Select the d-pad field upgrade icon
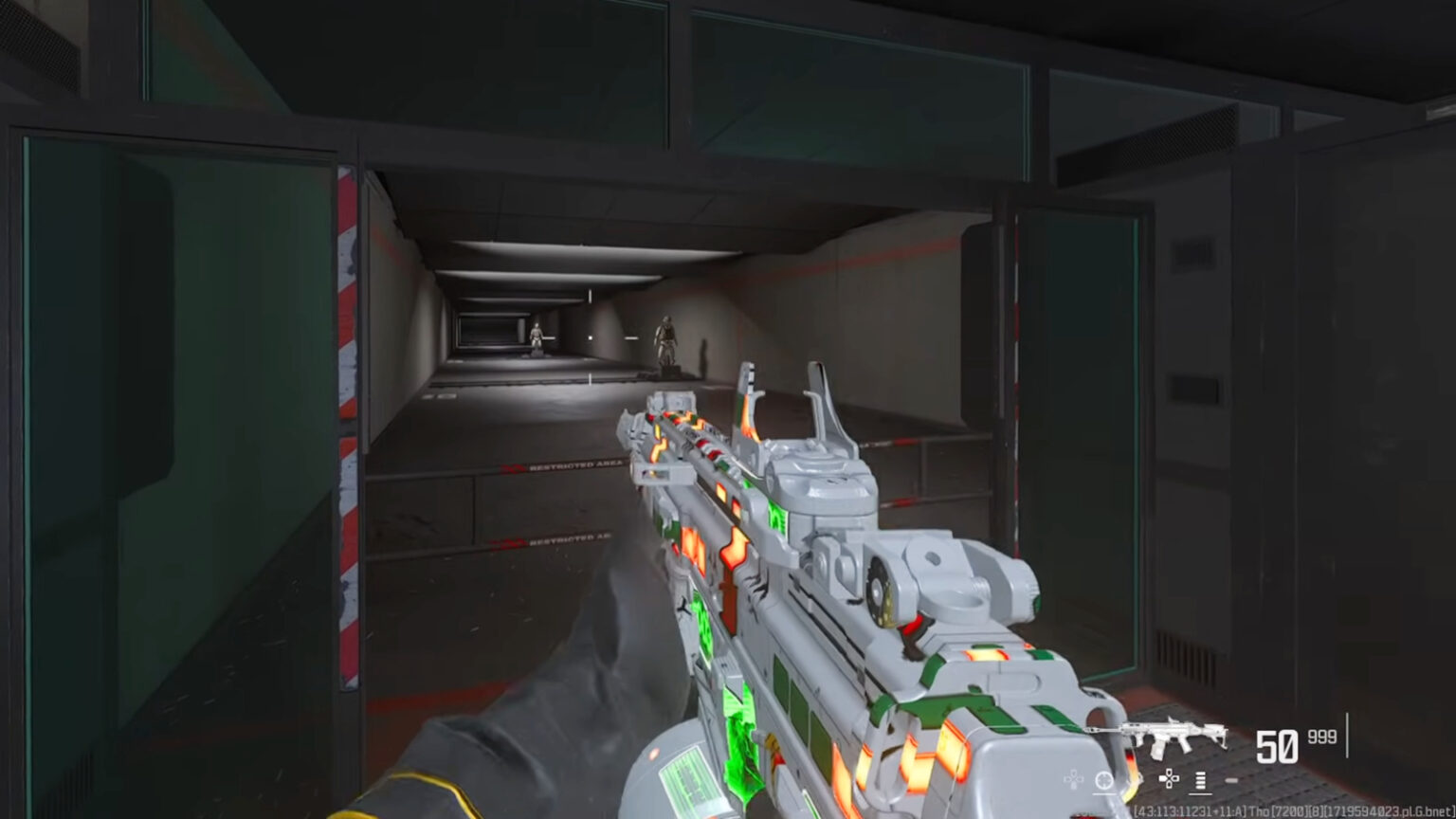This screenshot has height=819, width=1456. tap(1168, 779)
